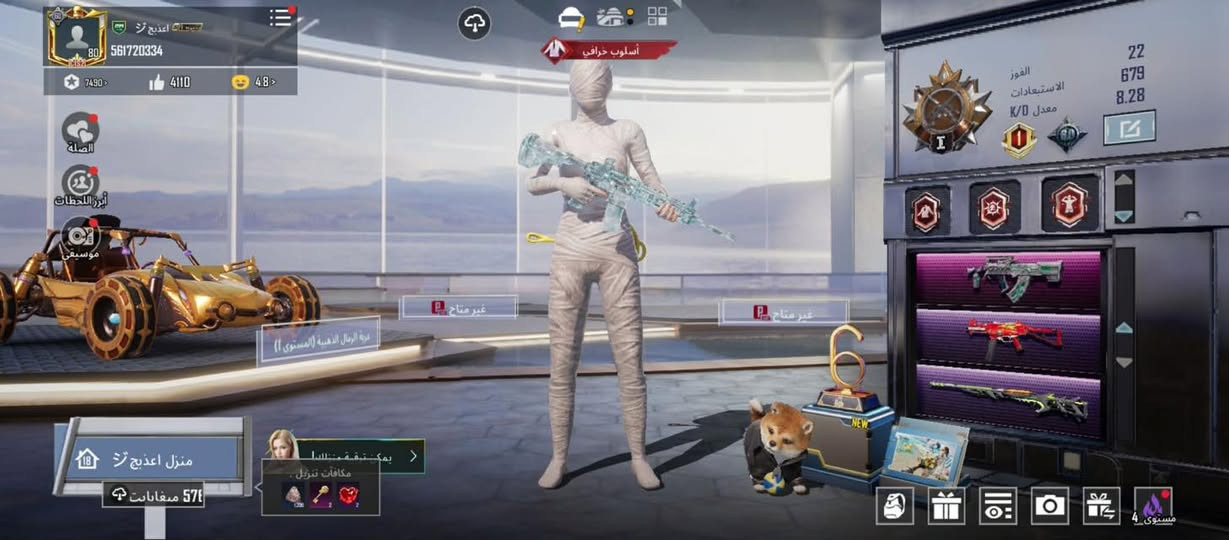Open the eye list visibility settings

coord(997,506)
